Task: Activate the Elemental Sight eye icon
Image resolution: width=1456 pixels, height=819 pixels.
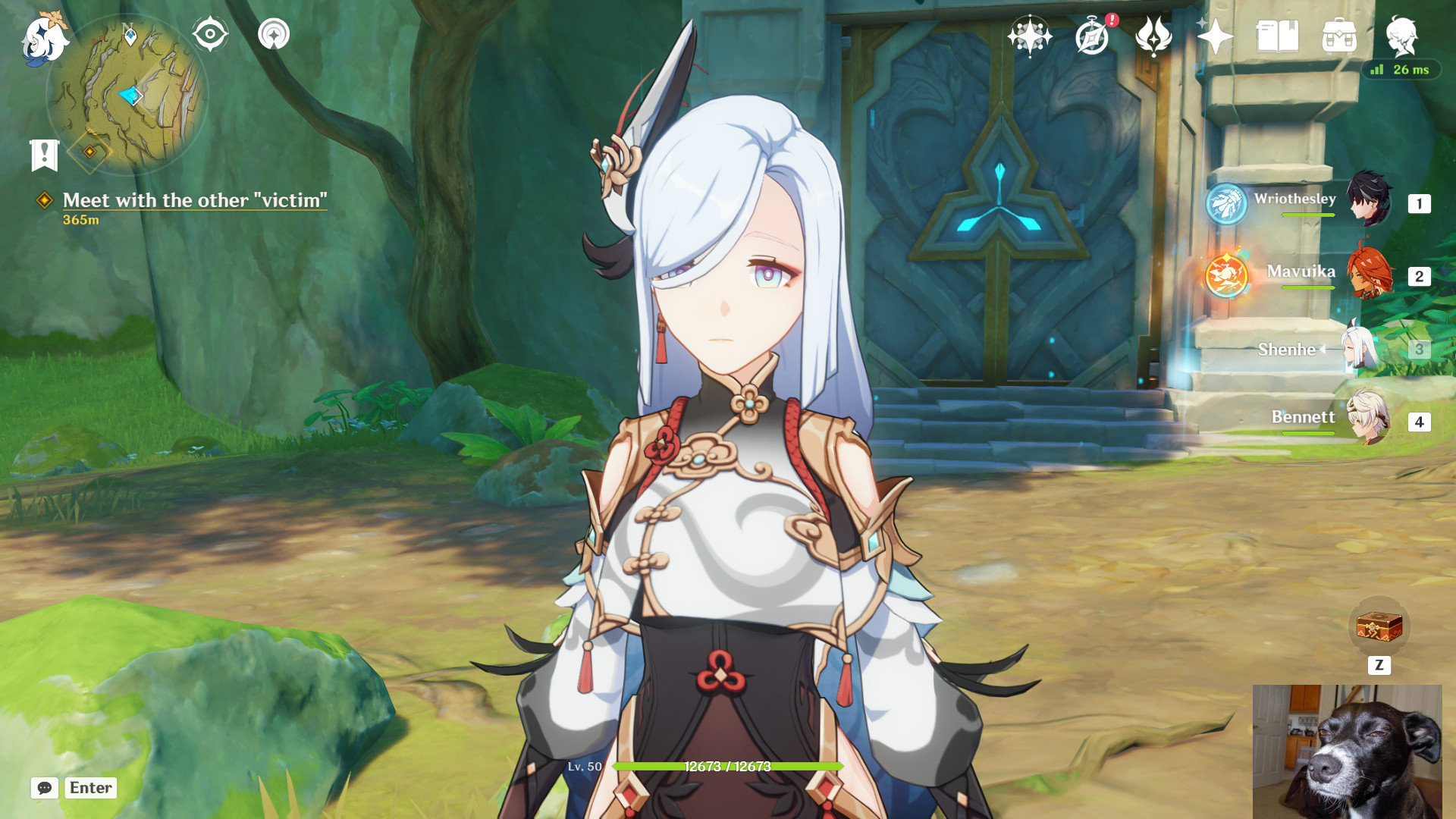Action: 210,33
